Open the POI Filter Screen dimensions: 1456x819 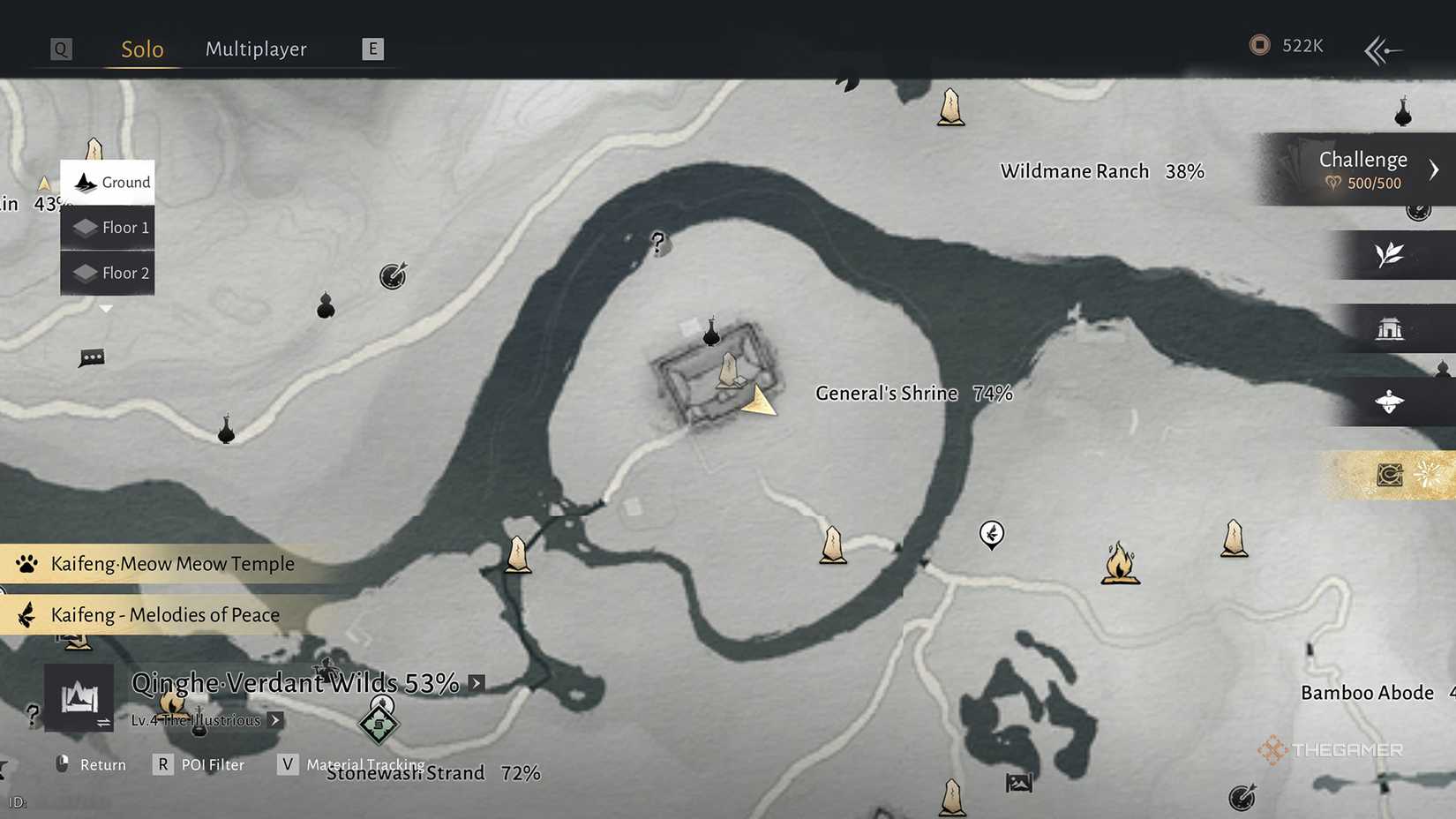[212, 764]
